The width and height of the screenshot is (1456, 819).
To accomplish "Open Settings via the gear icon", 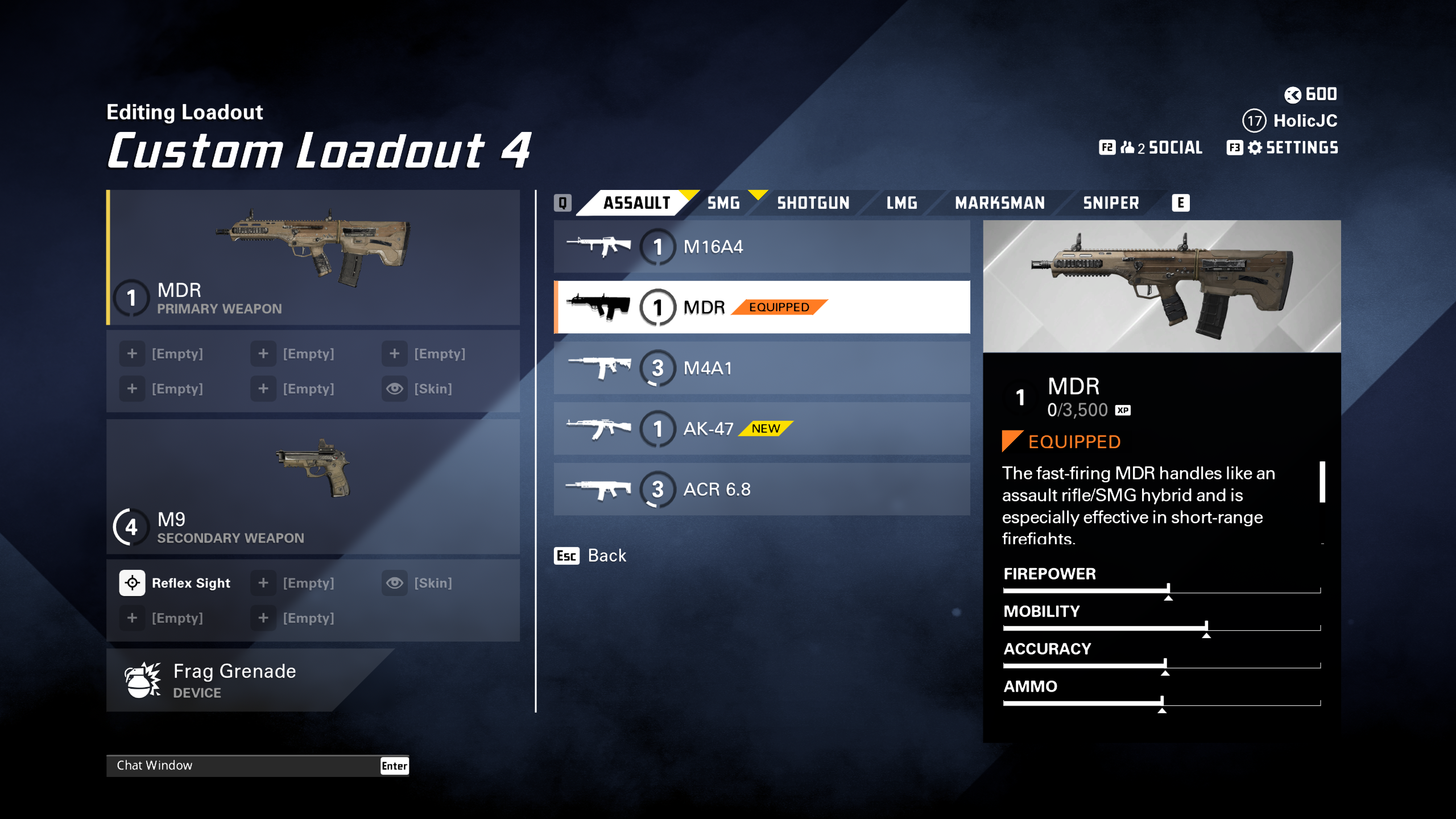I will pos(1255,147).
